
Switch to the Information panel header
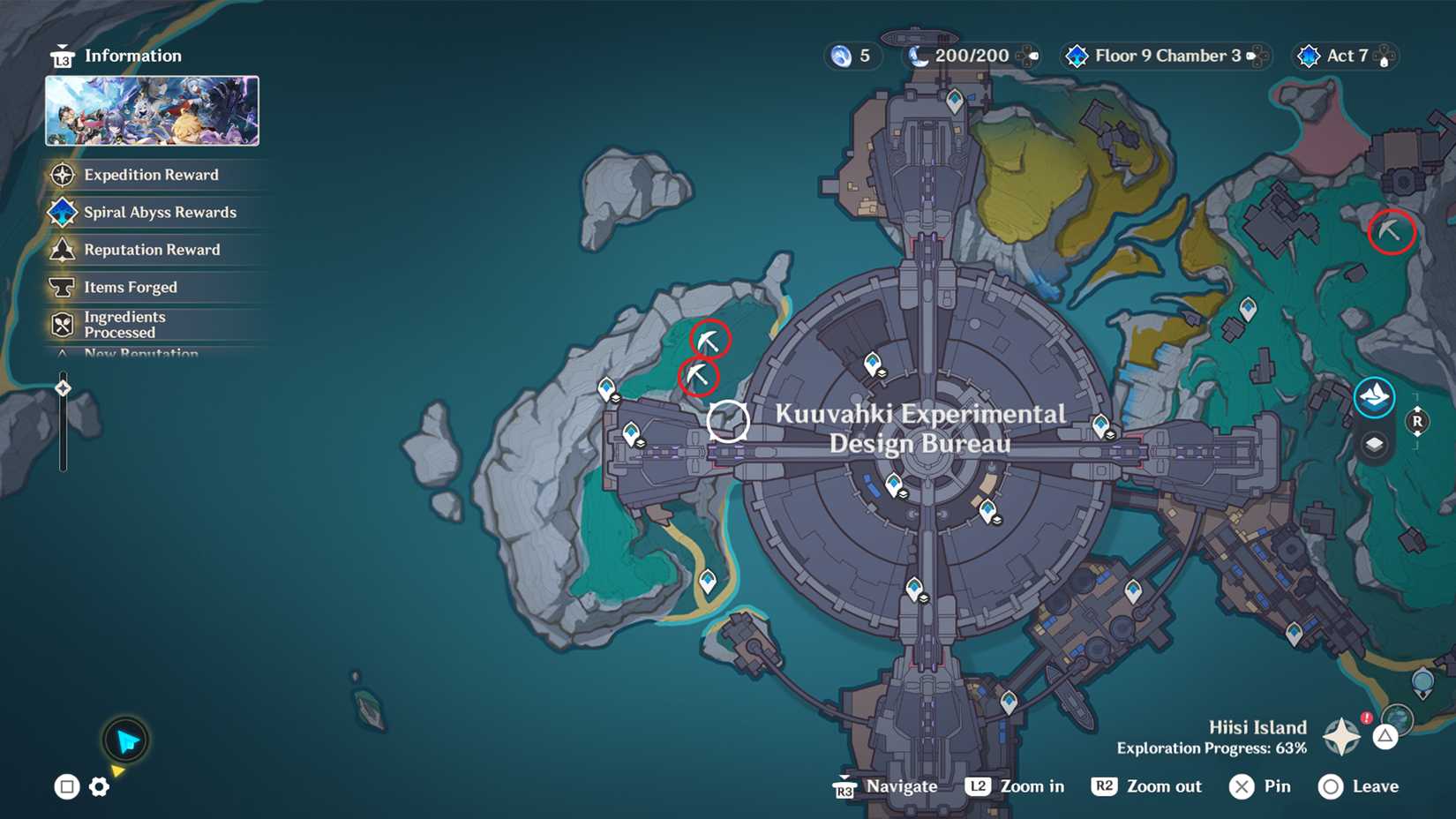(x=132, y=55)
